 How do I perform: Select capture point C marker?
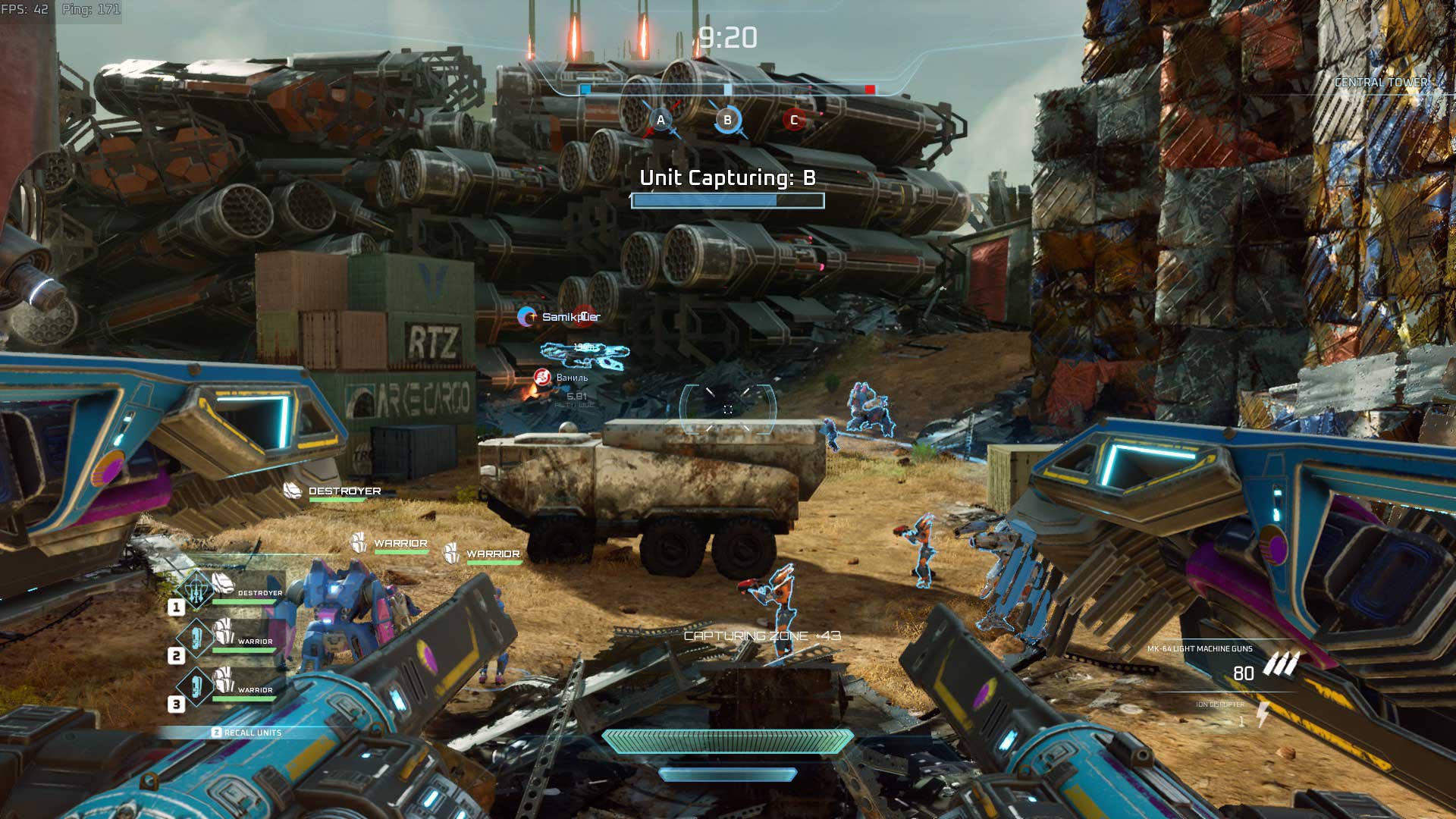point(794,120)
